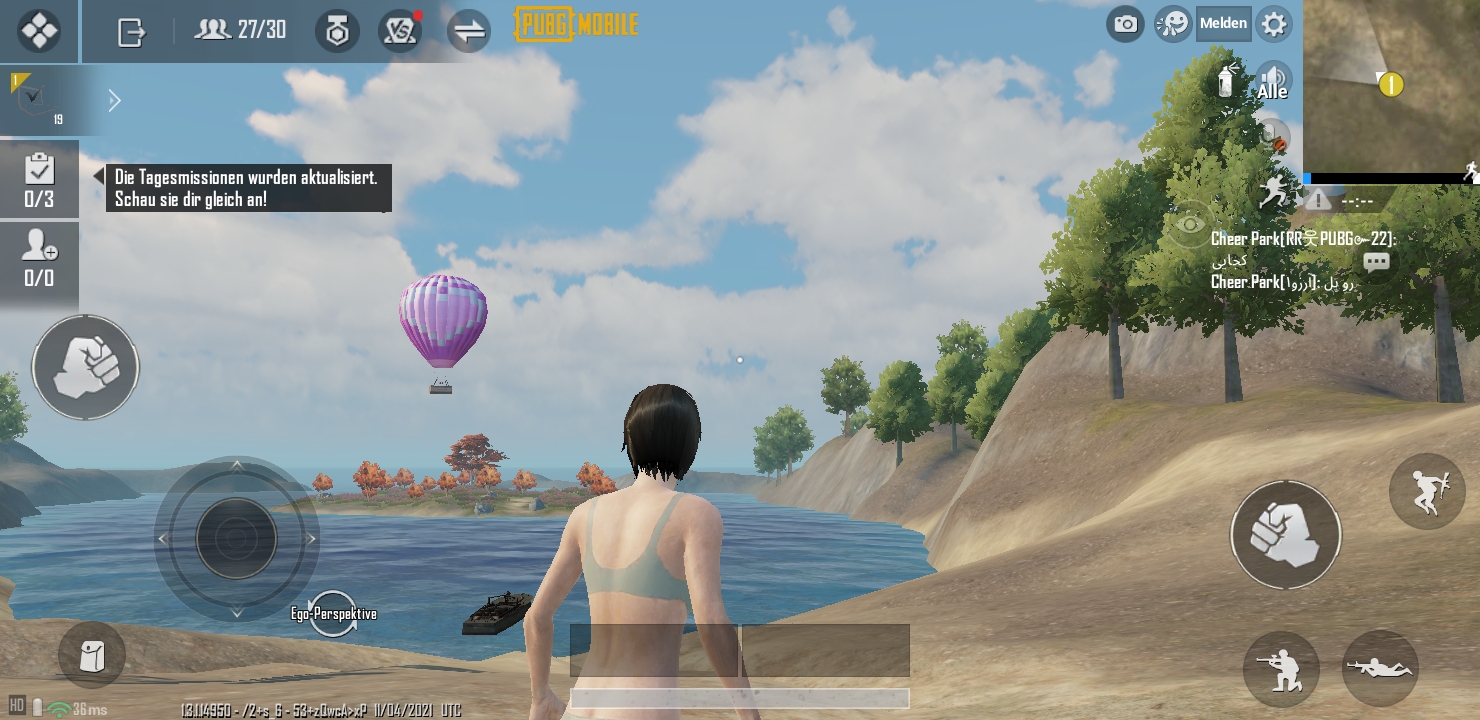Toggle the Ego-Perspektive view switch
Screen dimensions: 1480x720
pos(333,613)
